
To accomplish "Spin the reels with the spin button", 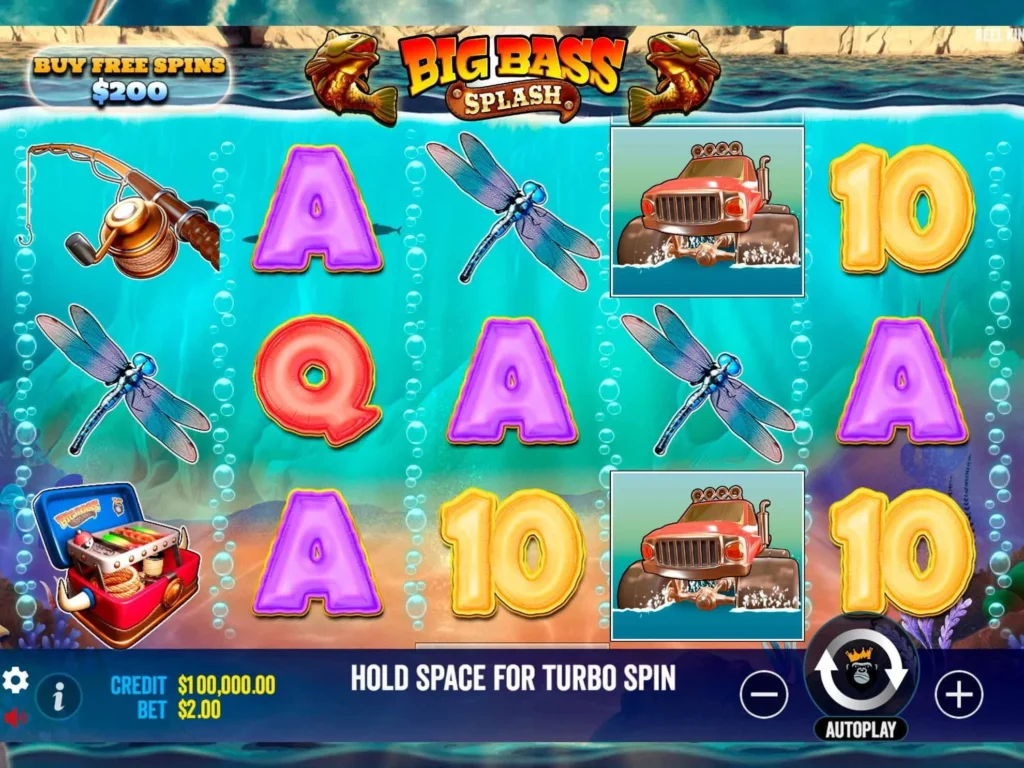I will pyautogui.click(x=861, y=671).
